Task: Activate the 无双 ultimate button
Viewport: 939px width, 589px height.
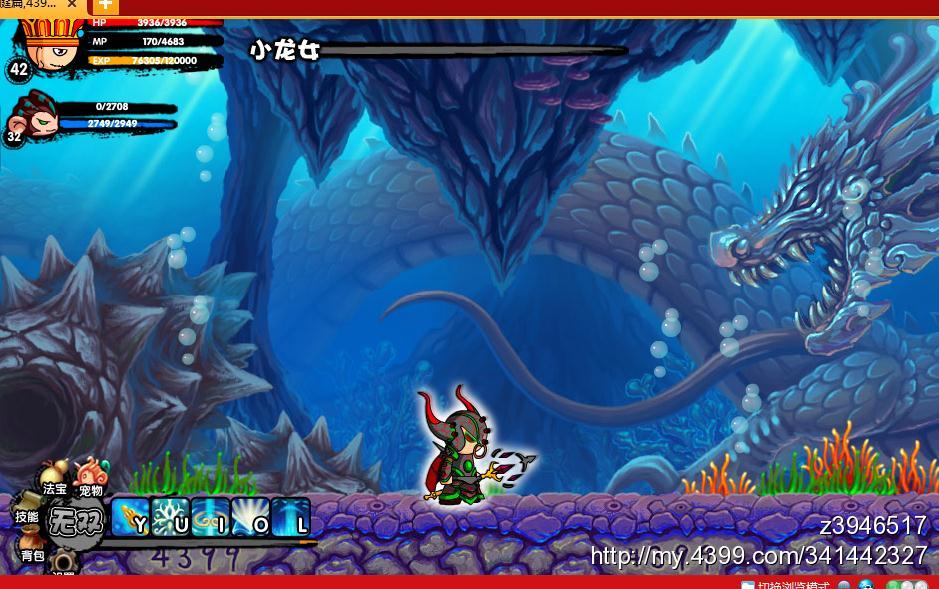Action: pyautogui.click(x=76, y=521)
